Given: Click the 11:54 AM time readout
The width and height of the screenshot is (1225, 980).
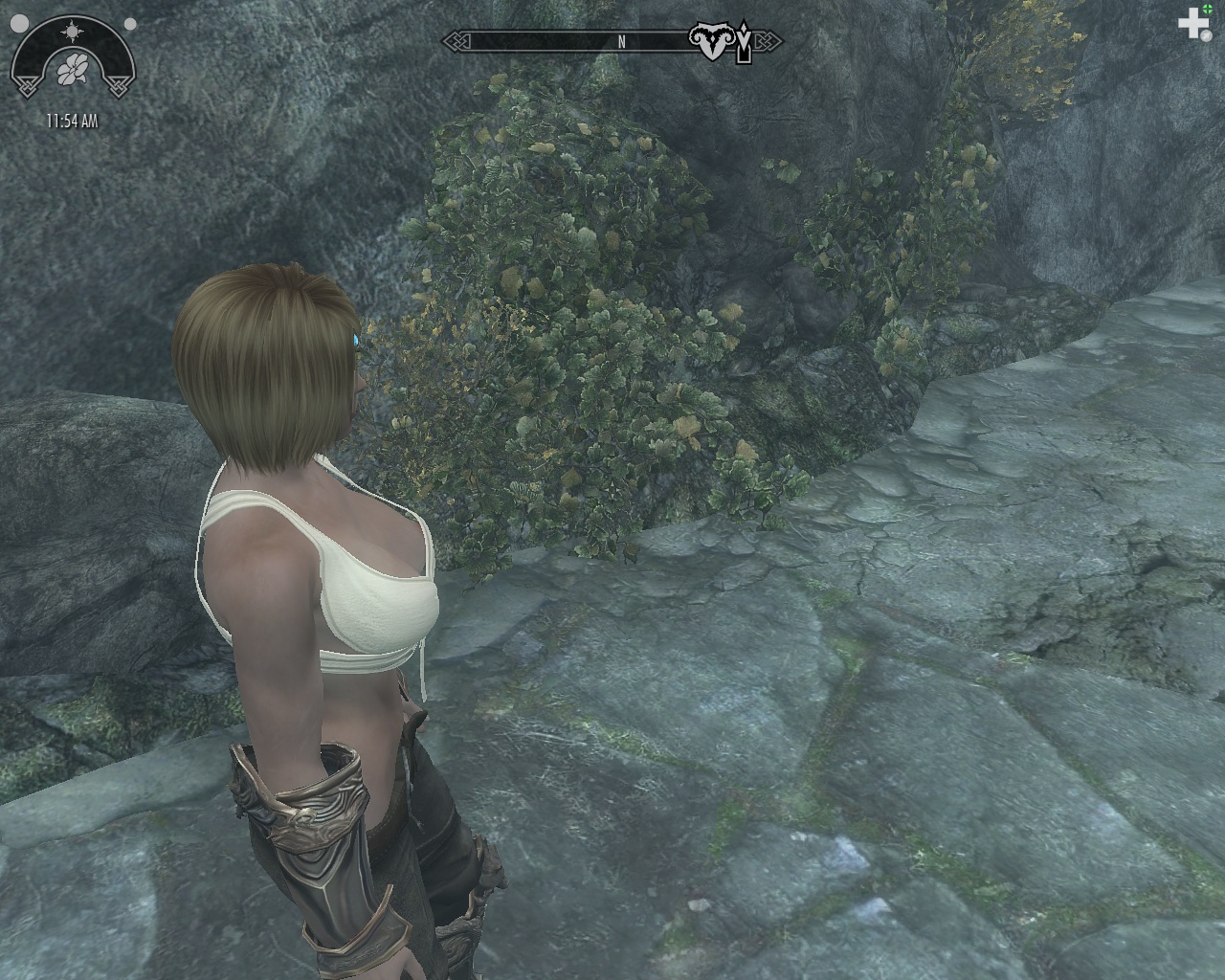Looking at the screenshot, I should coord(73,120).
